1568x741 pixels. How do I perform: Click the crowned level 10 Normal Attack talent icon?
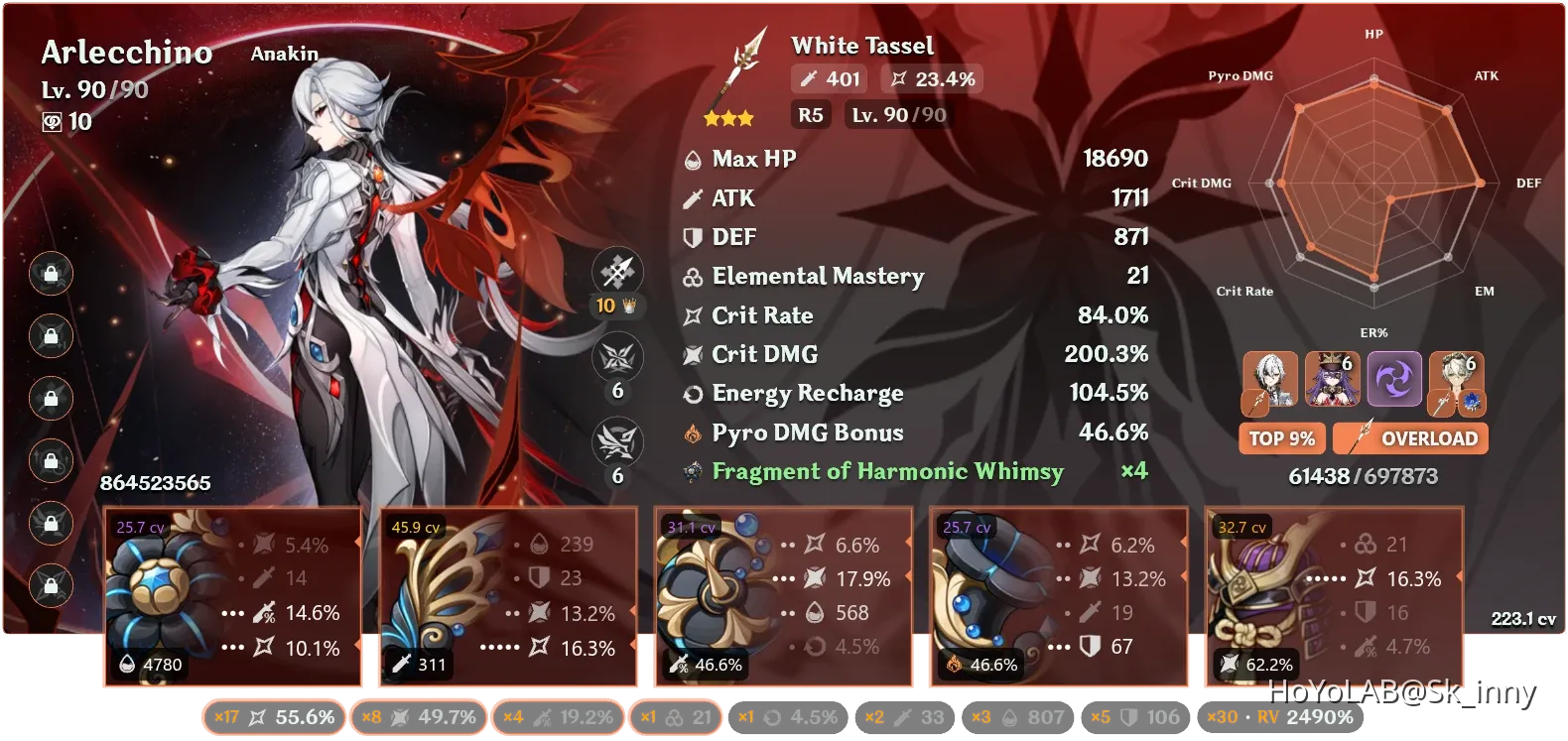[617, 271]
